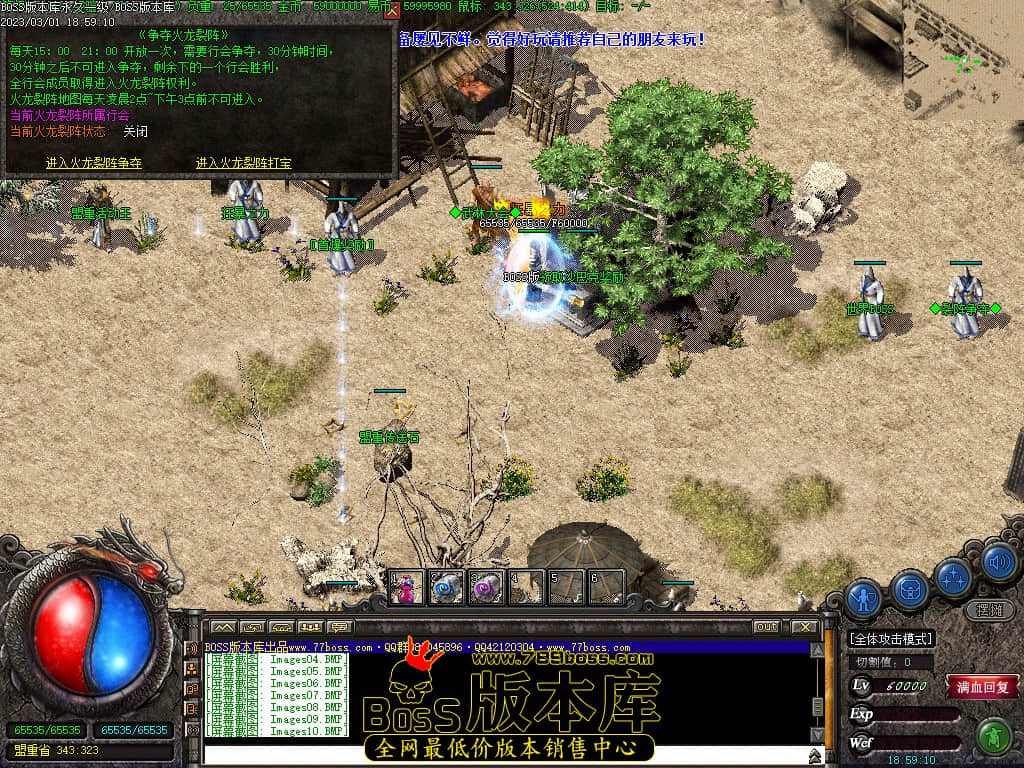Open the green 商 shop button
The height and width of the screenshot is (768, 1024).
993,737
